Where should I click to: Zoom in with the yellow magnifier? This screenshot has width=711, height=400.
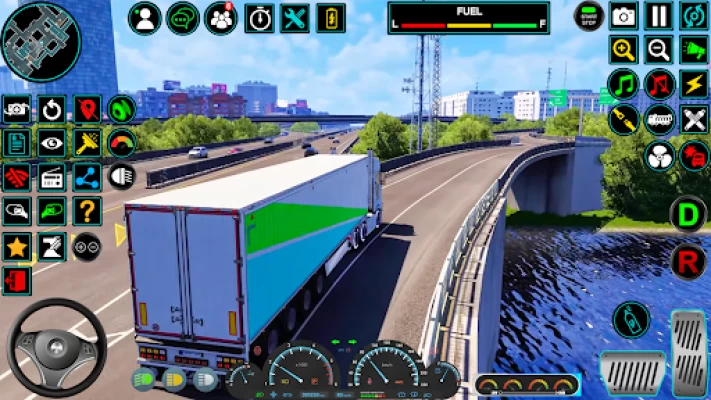pos(624,49)
